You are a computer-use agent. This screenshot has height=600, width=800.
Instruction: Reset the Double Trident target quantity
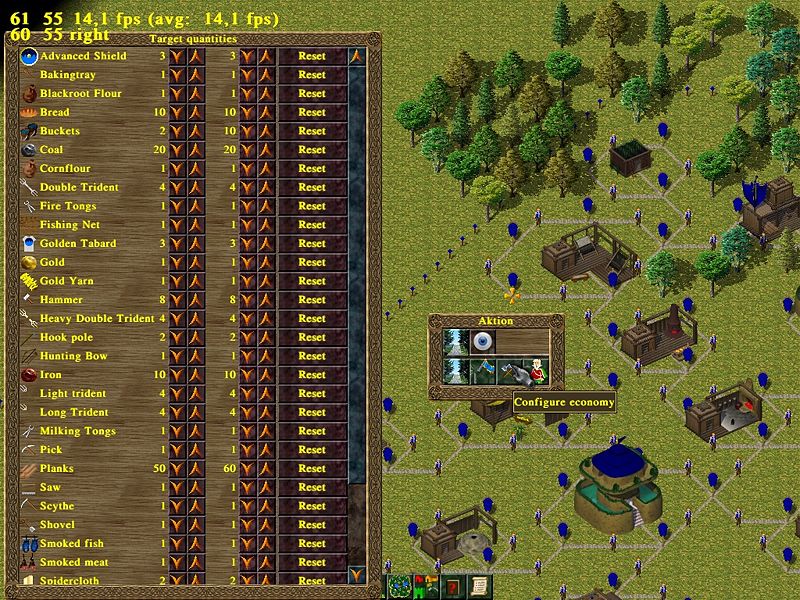click(x=311, y=187)
